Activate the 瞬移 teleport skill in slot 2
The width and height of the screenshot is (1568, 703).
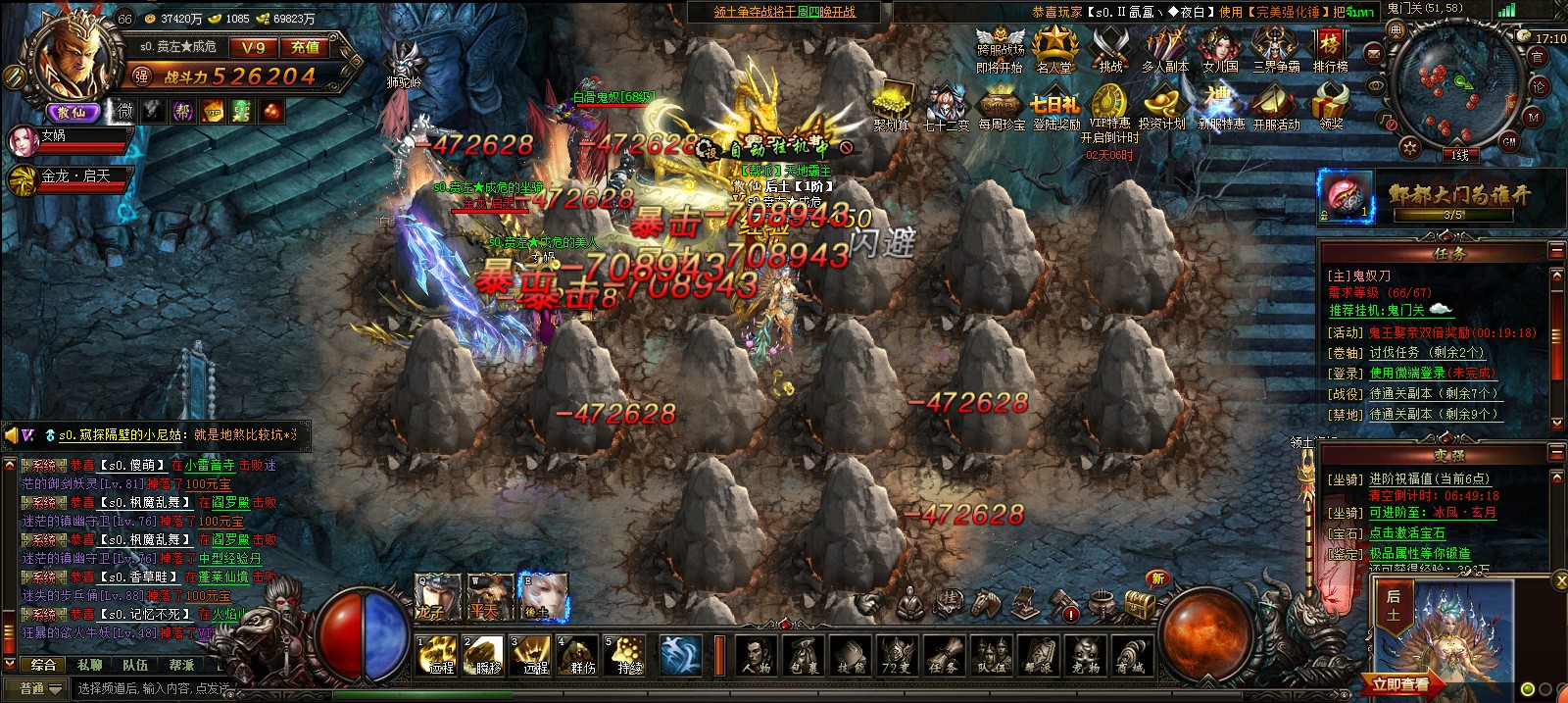(486, 655)
